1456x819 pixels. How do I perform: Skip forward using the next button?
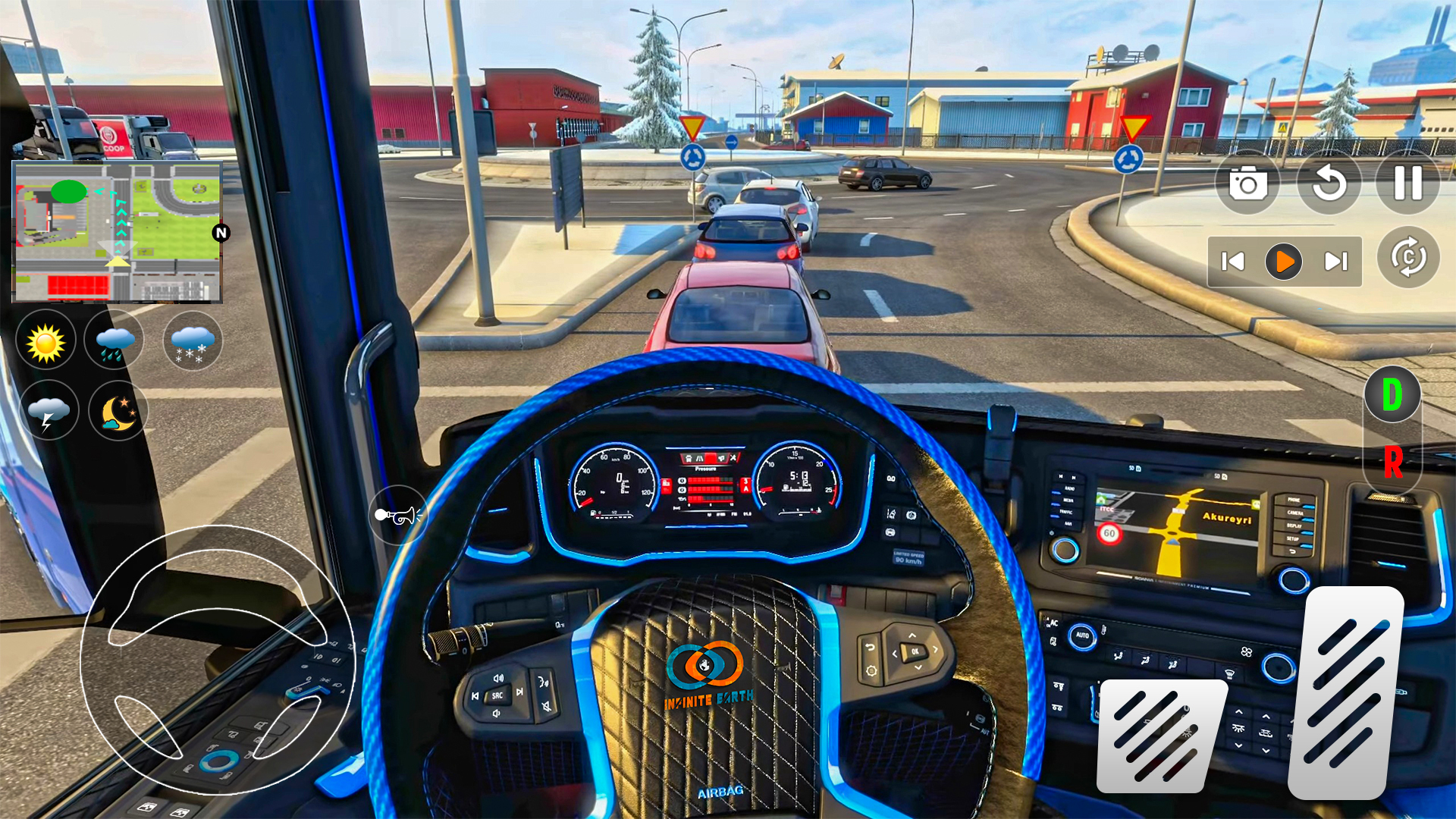[x=1337, y=261]
